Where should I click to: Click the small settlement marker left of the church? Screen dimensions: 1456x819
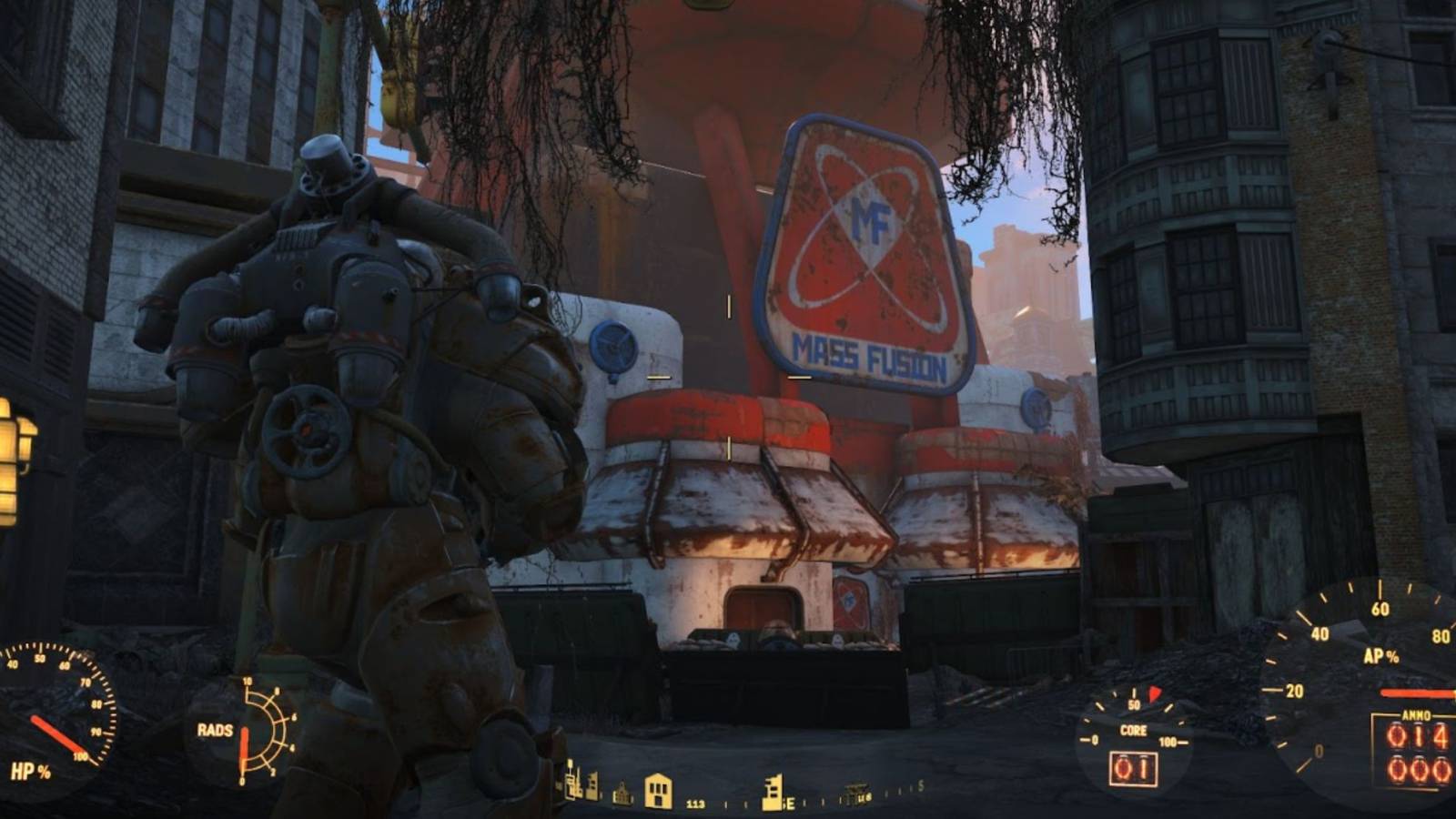591,786
